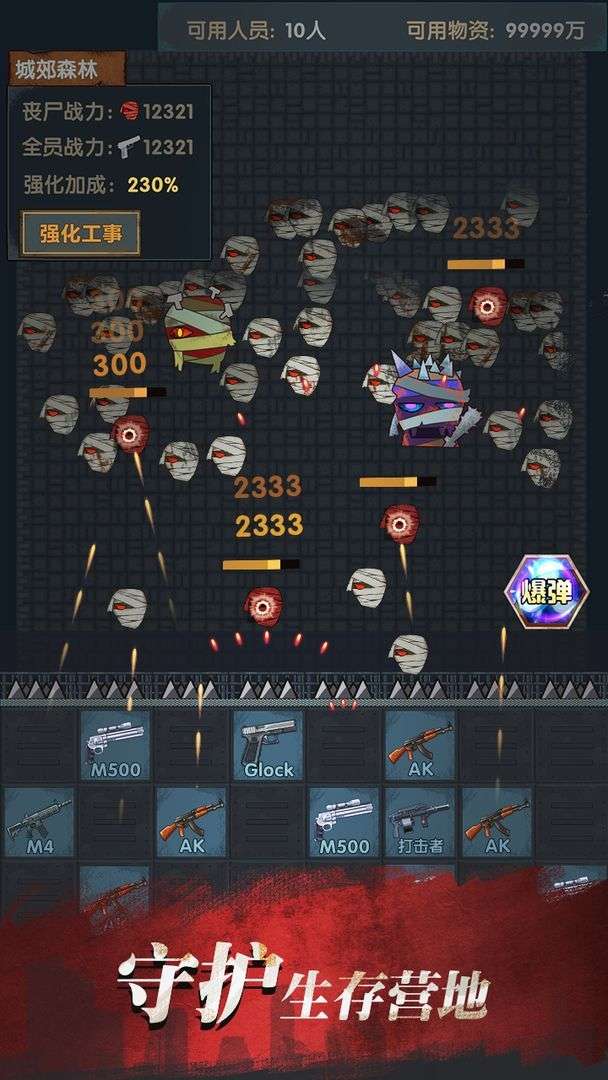Screen dimensions: 608x1080
Task: Select the Glock pistol slot
Action: click(268, 745)
